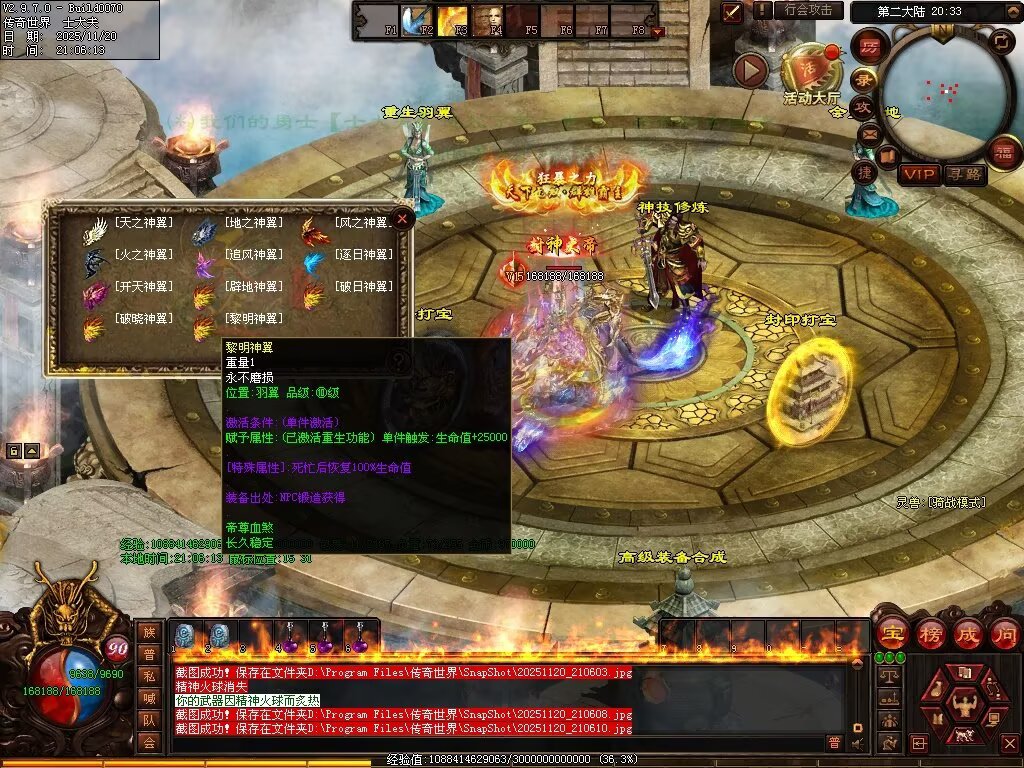Click the 行会攻击 guild attack button
Screen dimensions: 1024x768
tap(808, 10)
